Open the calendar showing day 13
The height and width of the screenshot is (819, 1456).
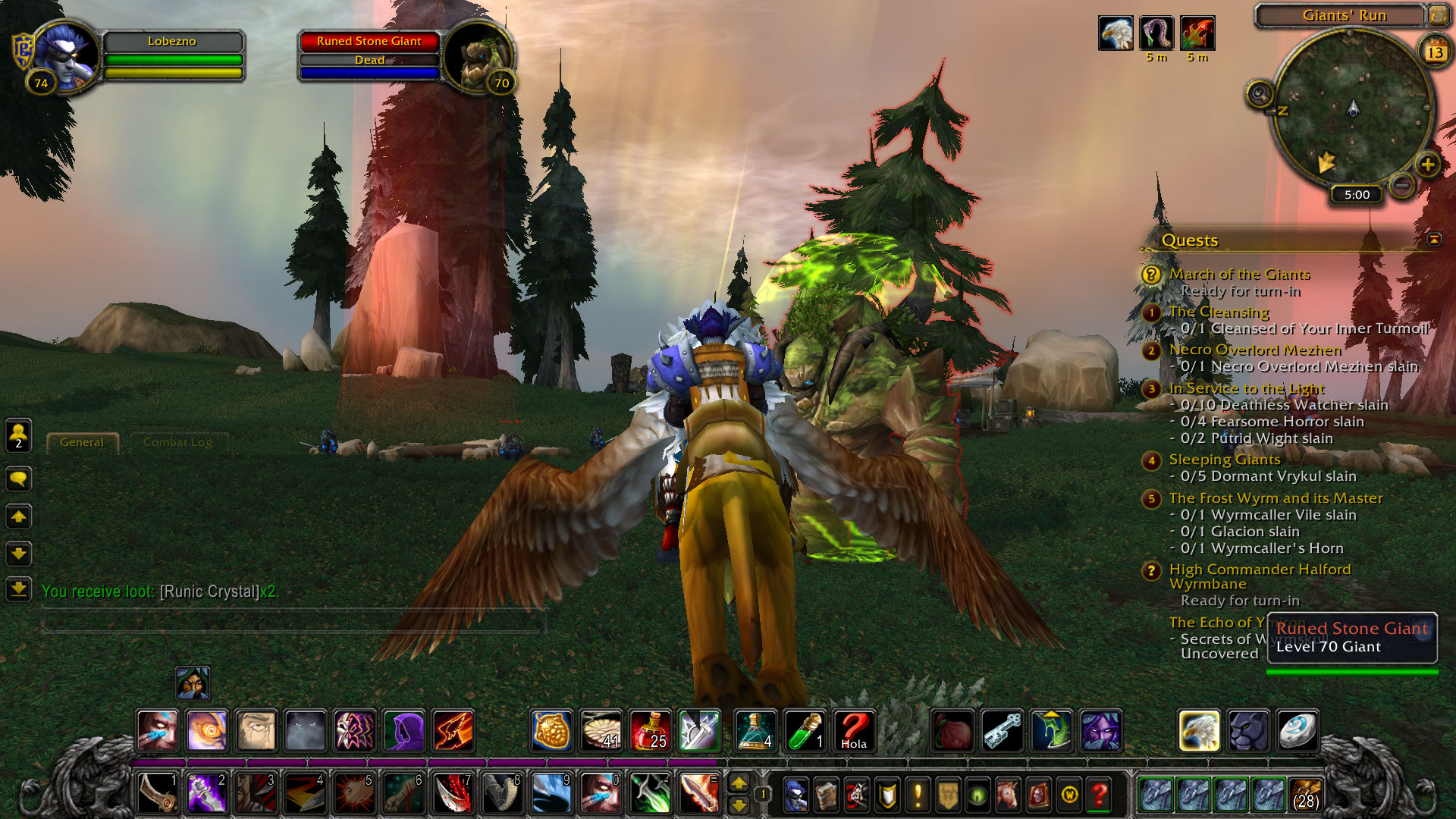(x=1435, y=52)
